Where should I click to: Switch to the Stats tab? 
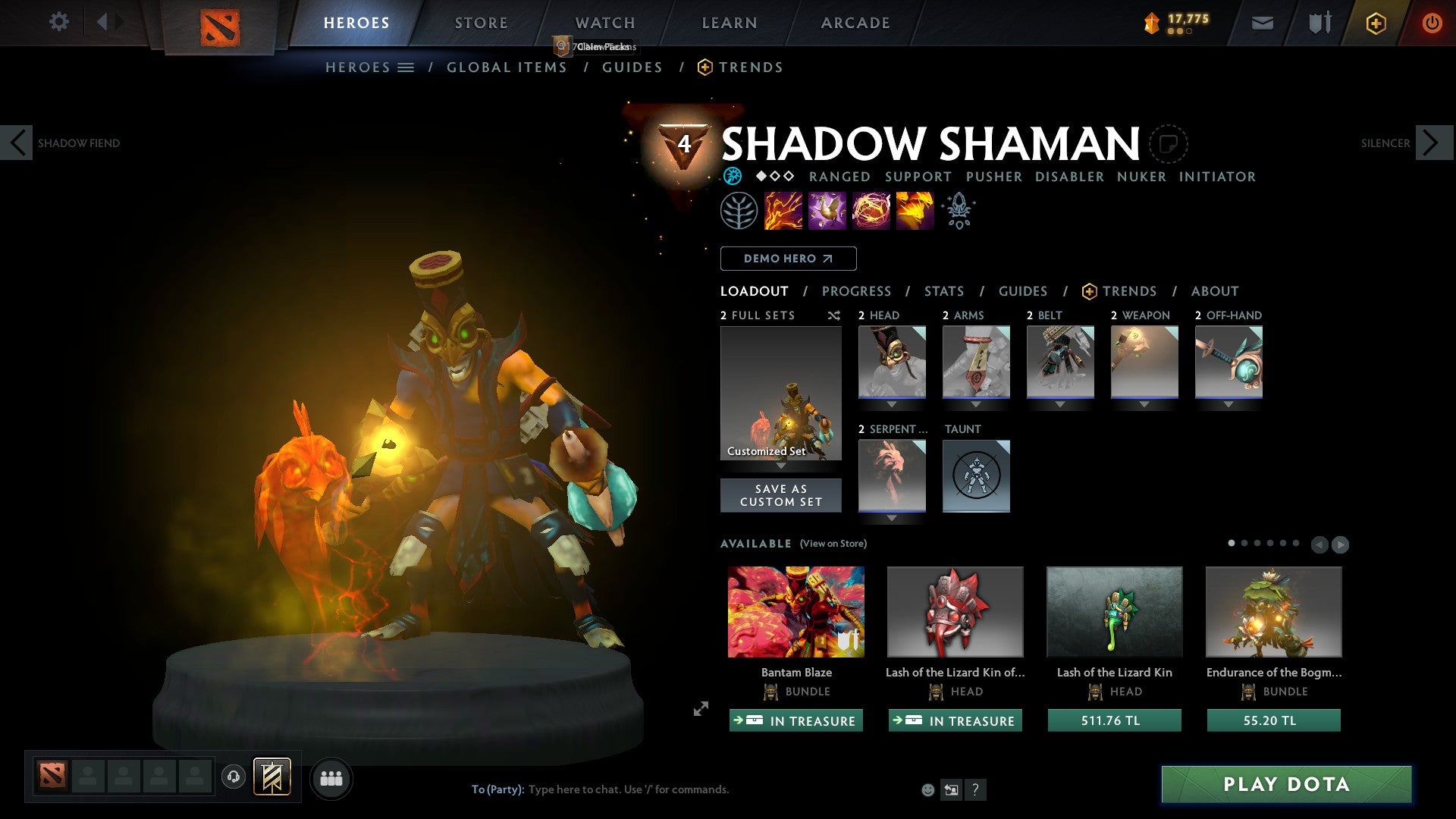point(943,291)
